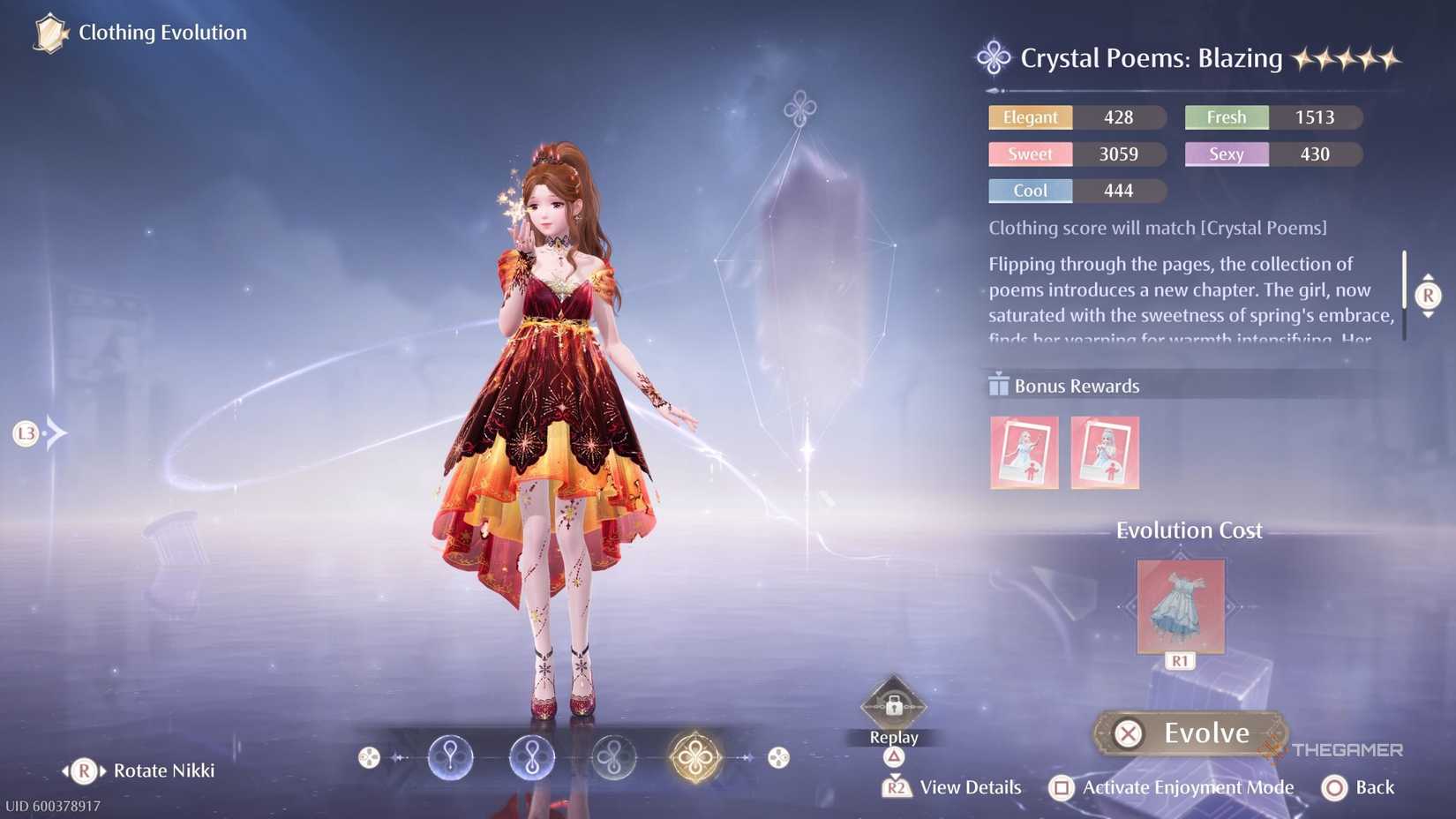This screenshot has width=1456, height=819.
Task: Click the Clothing Evolution emblem icon
Action: click(49, 33)
